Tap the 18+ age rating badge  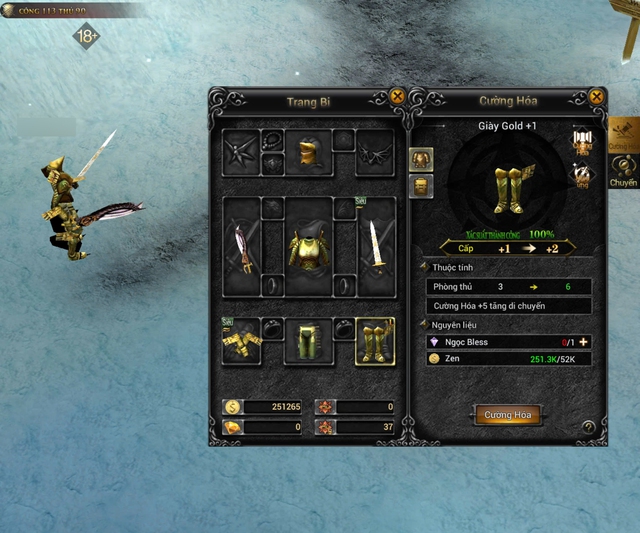tap(87, 37)
